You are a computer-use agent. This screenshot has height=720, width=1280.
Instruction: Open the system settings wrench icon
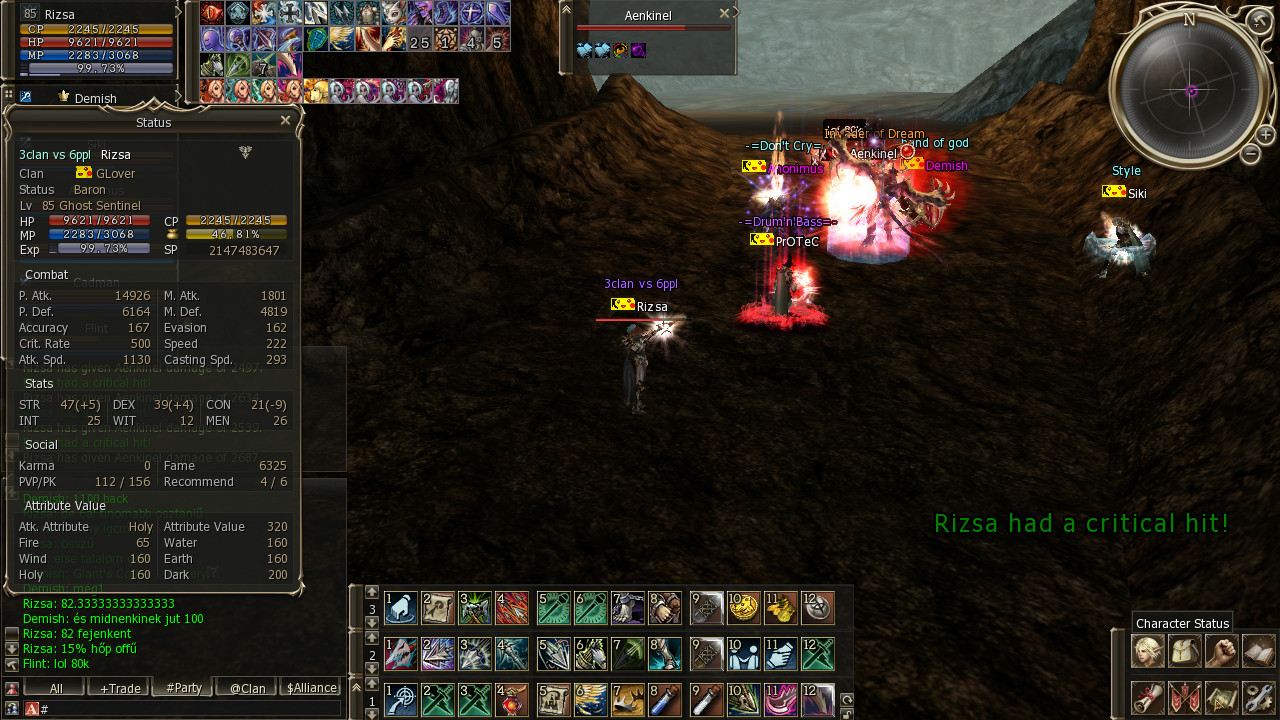[1259, 697]
